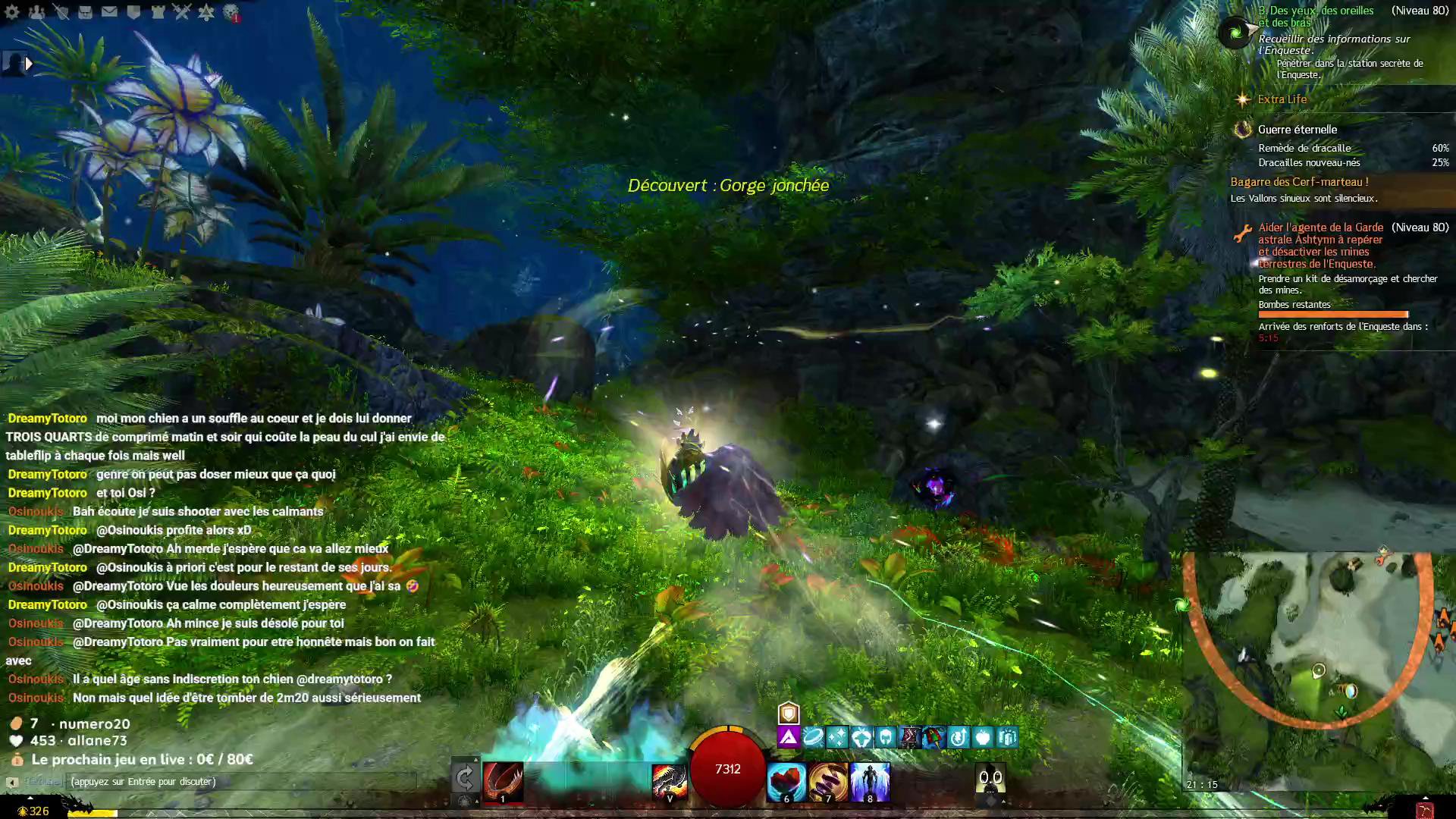Expand the party portrait arrow
The image size is (1456, 819).
point(29,64)
